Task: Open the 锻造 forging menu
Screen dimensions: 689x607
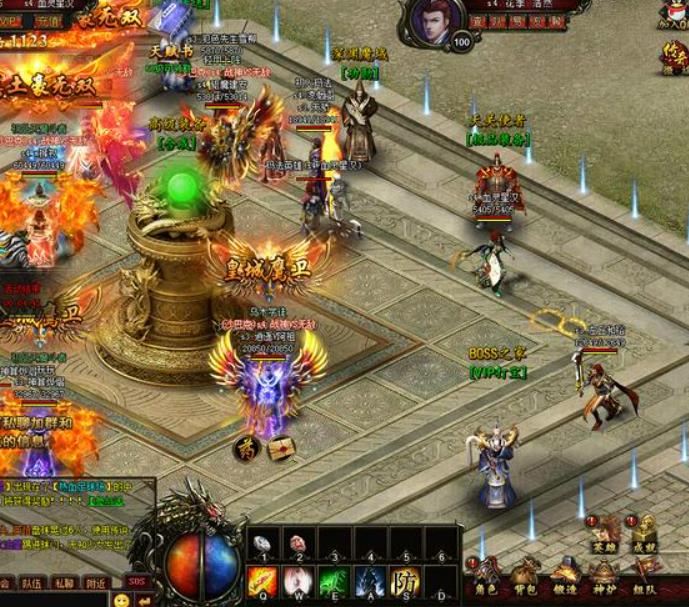Action: pyautogui.click(x=564, y=577)
